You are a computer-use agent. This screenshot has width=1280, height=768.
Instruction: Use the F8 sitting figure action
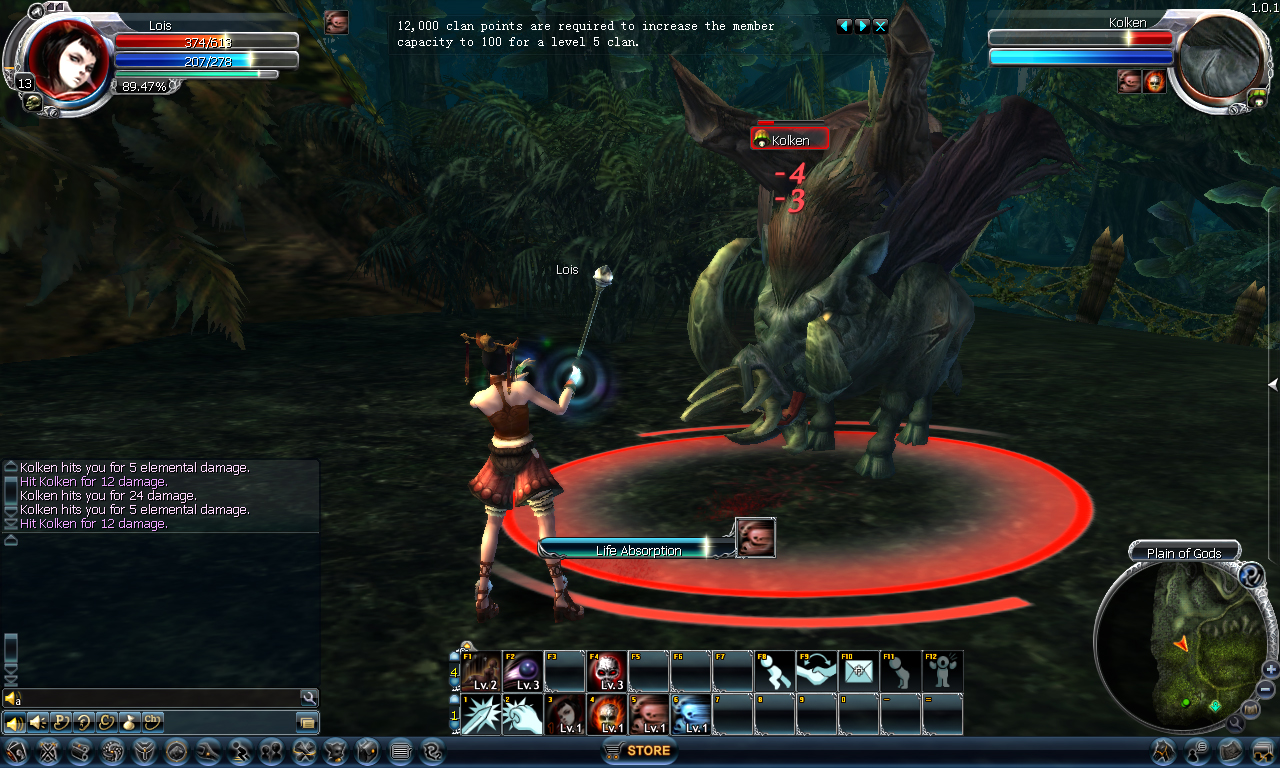pyautogui.click(x=774, y=671)
